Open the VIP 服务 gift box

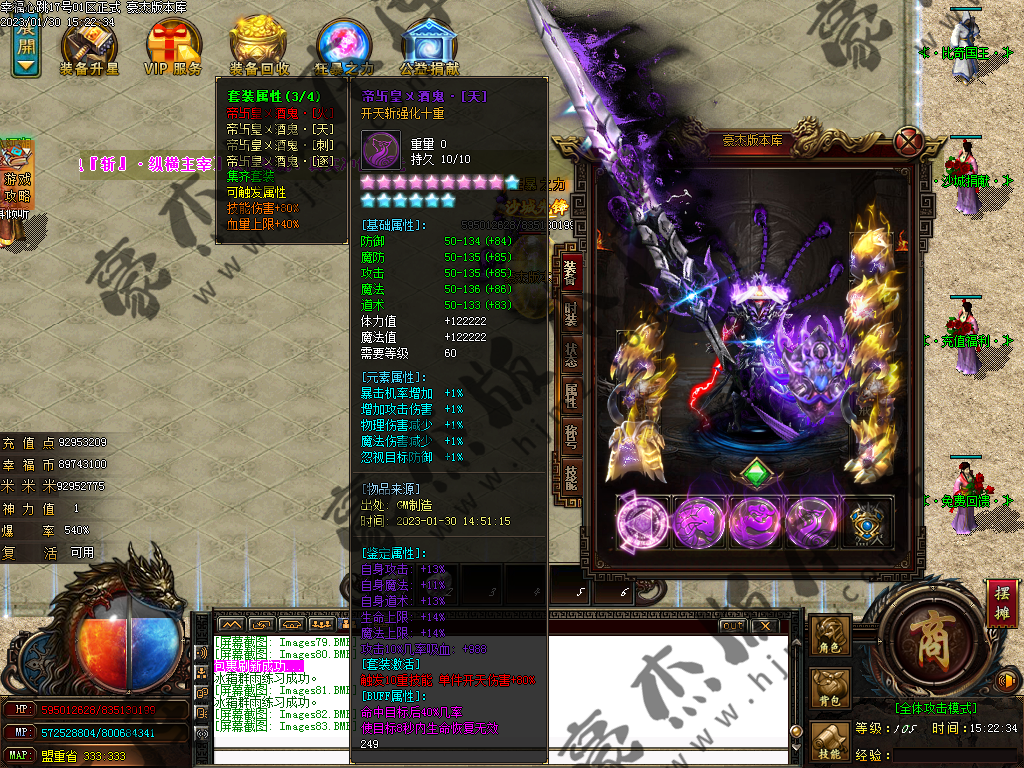pyautogui.click(x=173, y=47)
